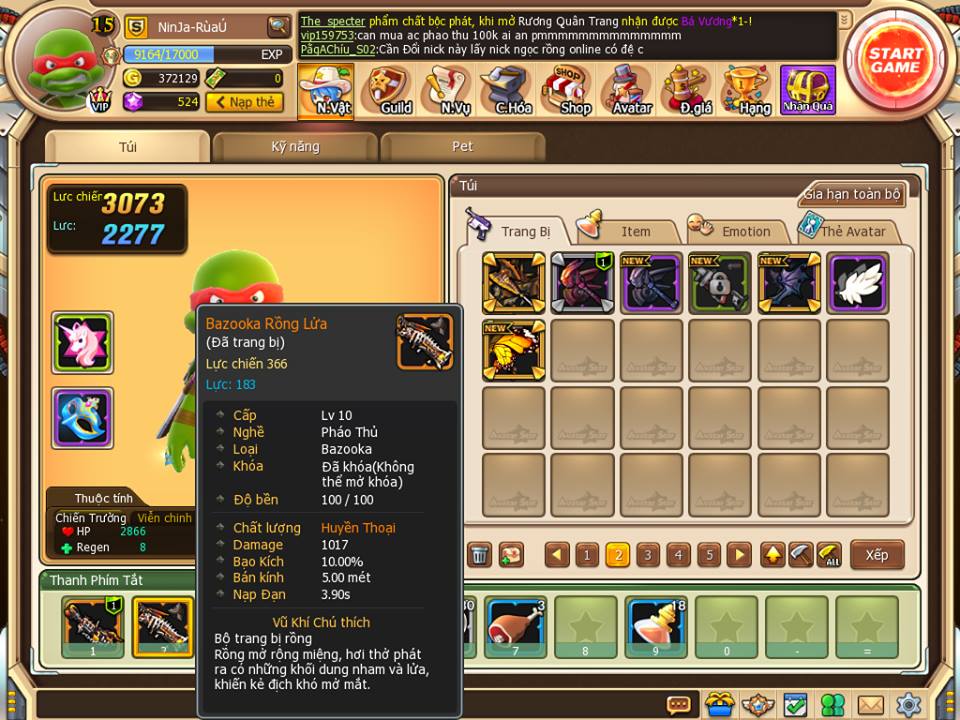
Task: Open the Nhận Quà gift chest
Action: tap(808, 91)
